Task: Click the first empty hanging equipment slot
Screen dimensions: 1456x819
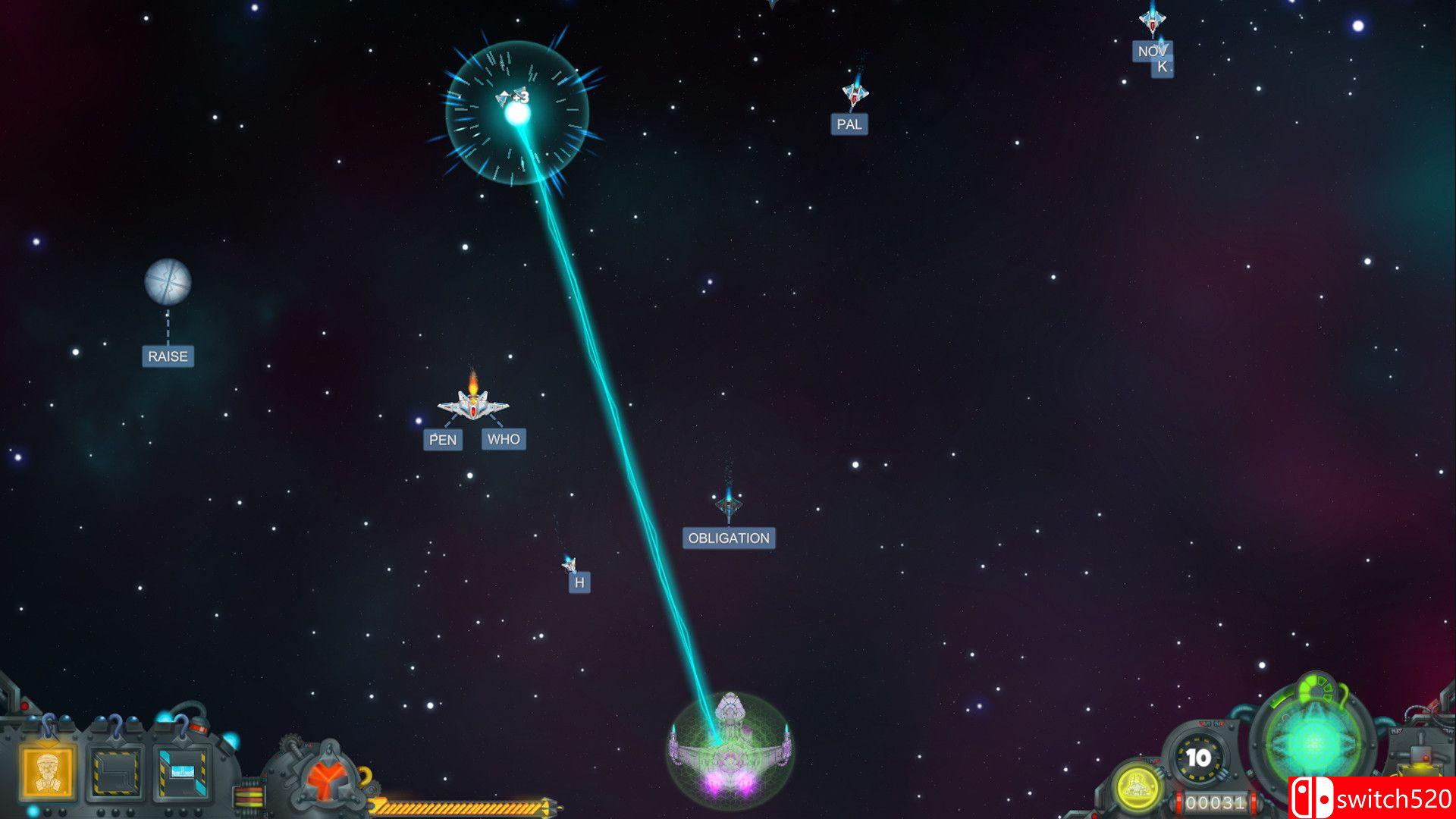Action: tap(114, 771)
